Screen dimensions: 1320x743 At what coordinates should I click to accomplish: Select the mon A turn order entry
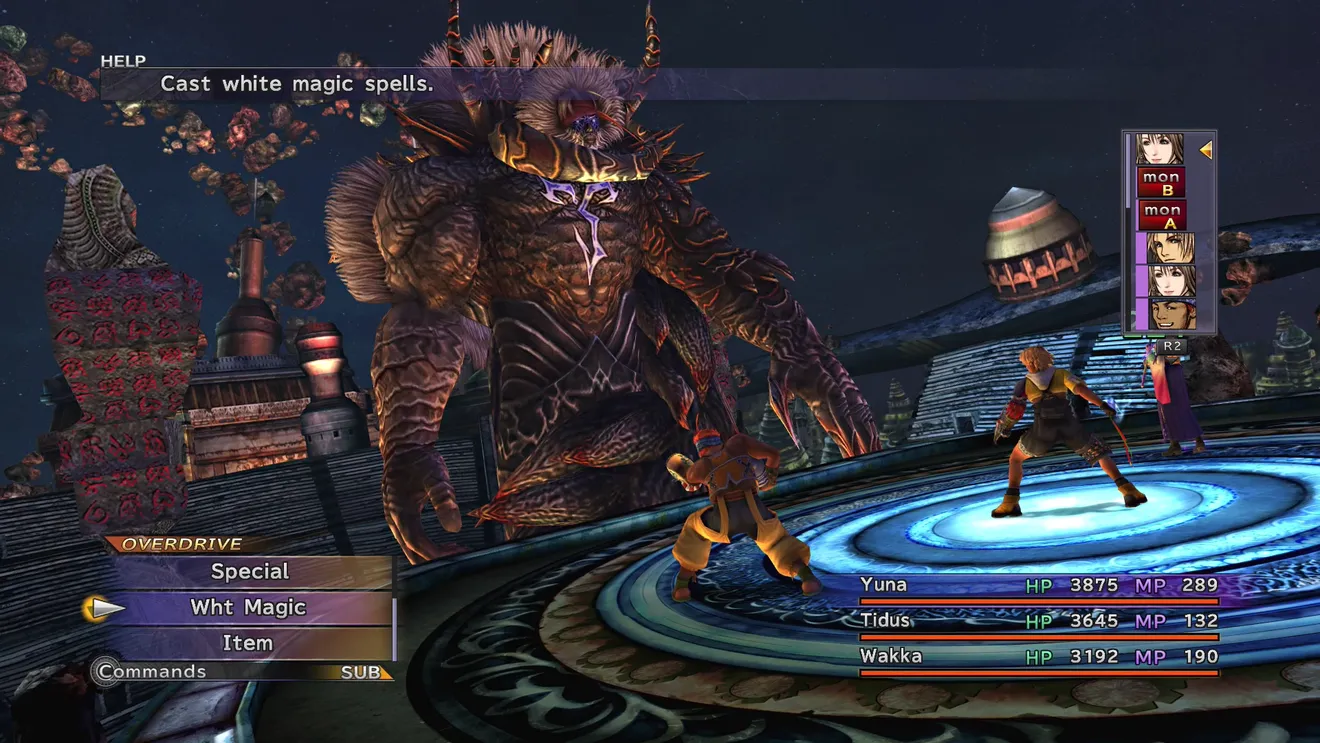[x=1161, y=215]
